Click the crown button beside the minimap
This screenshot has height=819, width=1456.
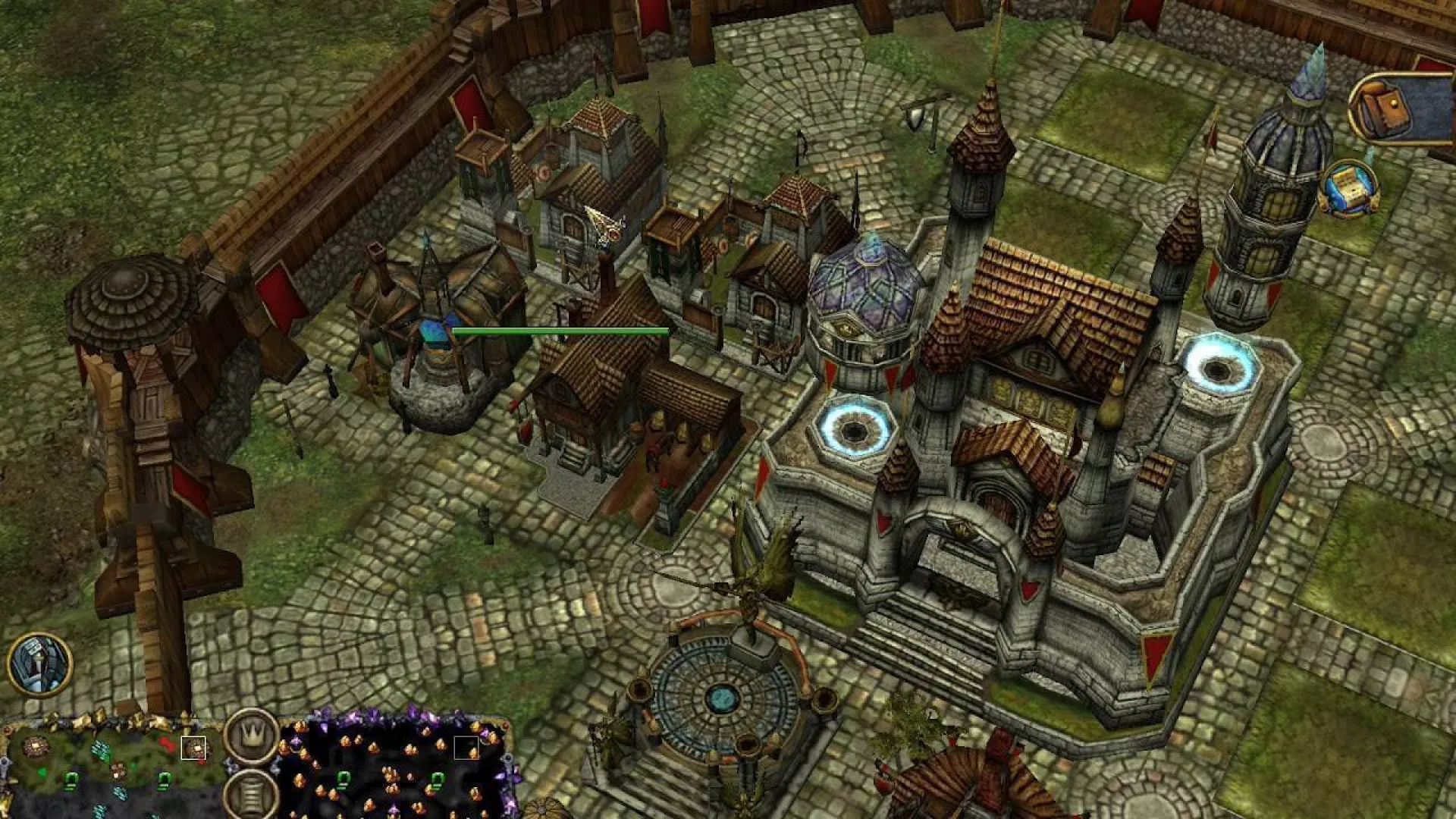coord(252,736)
